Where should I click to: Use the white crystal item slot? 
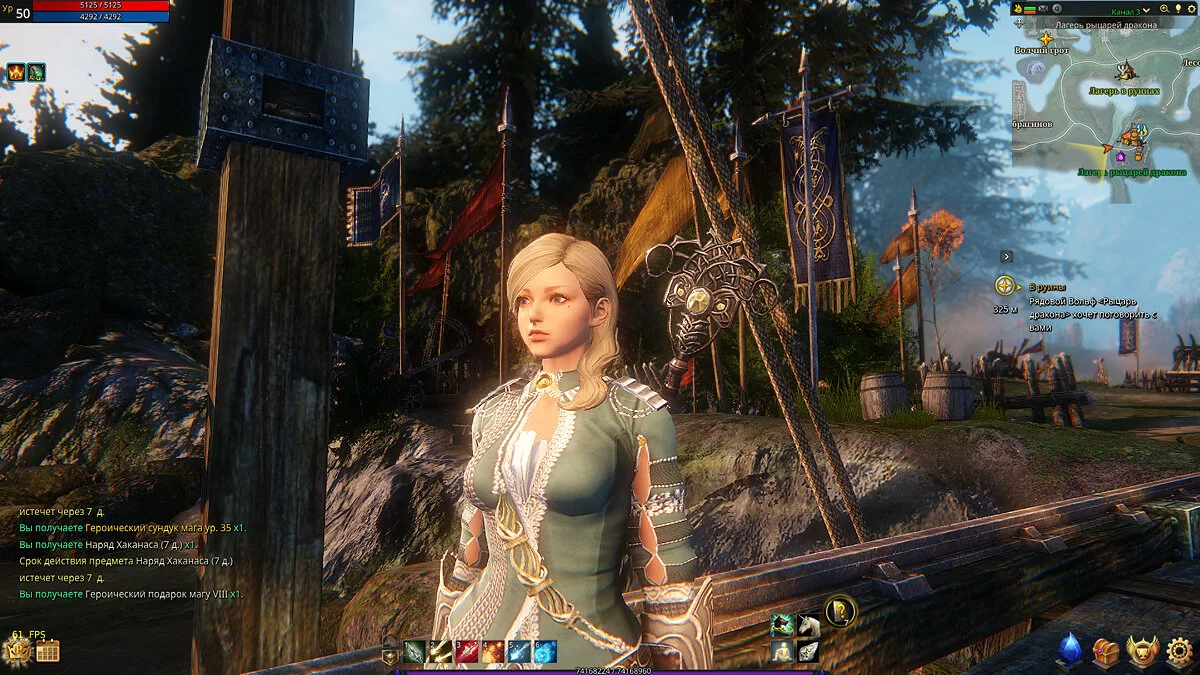coord(808,652)
